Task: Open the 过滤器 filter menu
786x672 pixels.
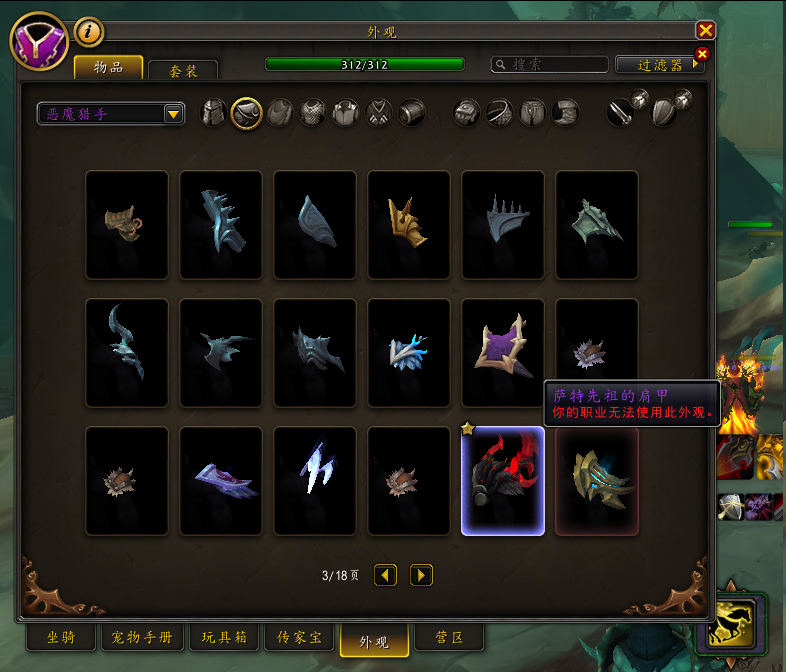Action: tap(660, 65)
